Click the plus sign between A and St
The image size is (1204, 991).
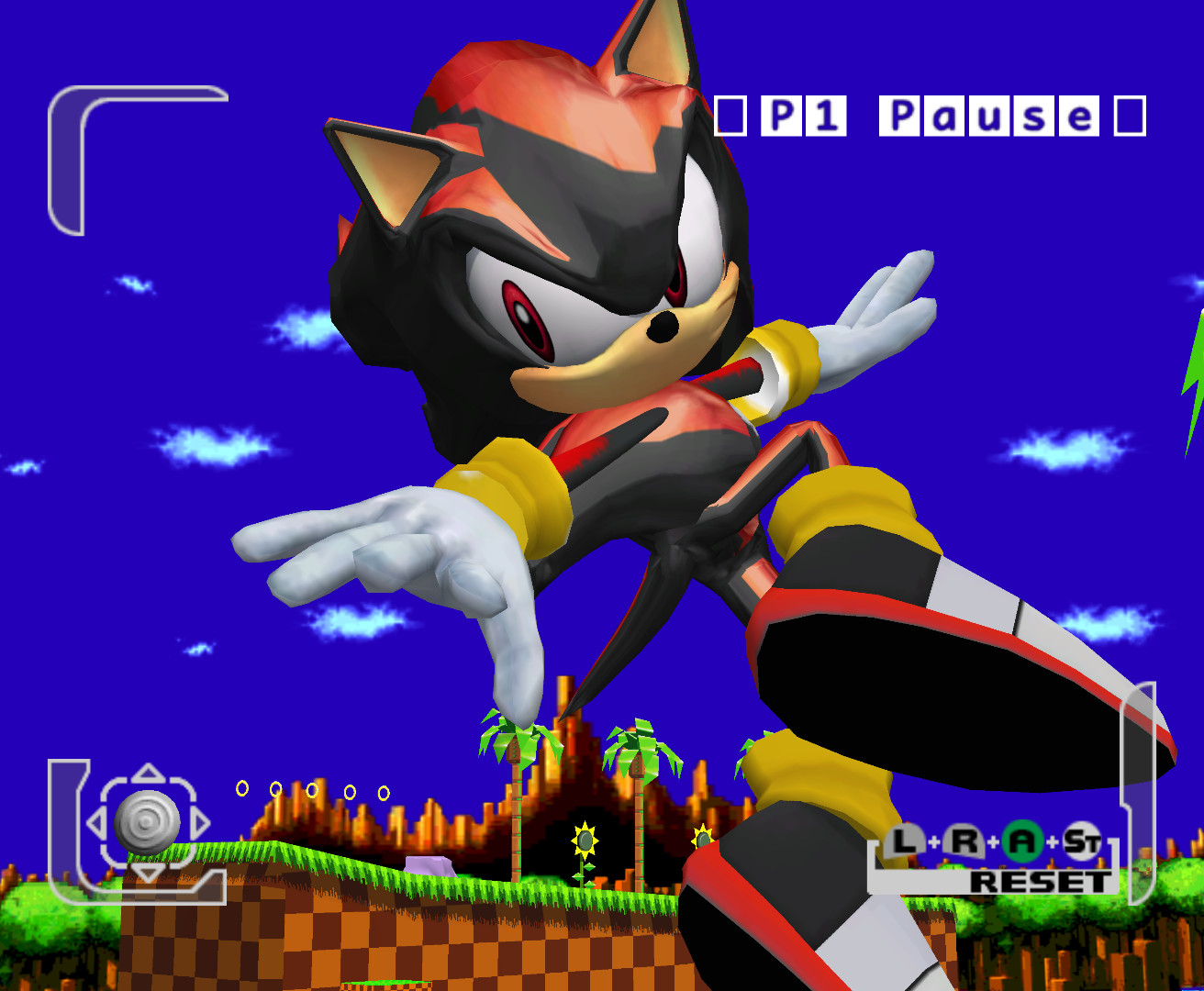click(x=1052, y=841)
